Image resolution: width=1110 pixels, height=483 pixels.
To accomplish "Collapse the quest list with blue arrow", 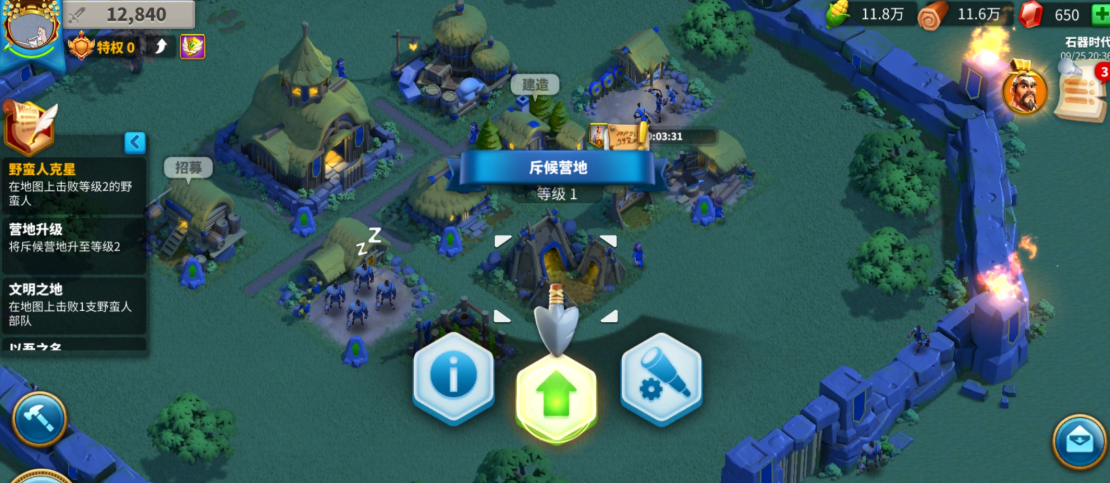I will (135, 143).
